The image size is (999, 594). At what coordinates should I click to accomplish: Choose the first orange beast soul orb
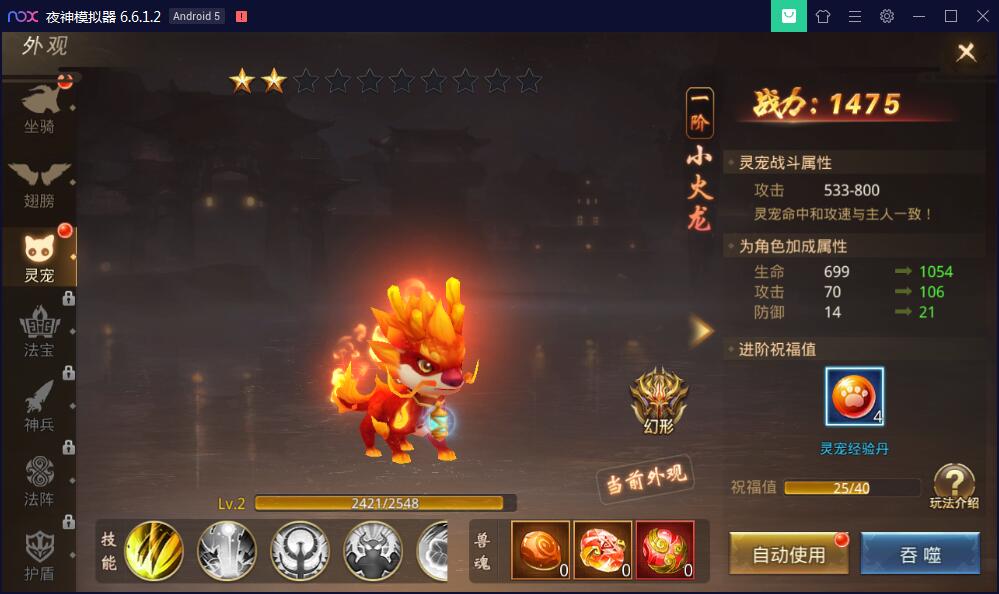[541, 550]
